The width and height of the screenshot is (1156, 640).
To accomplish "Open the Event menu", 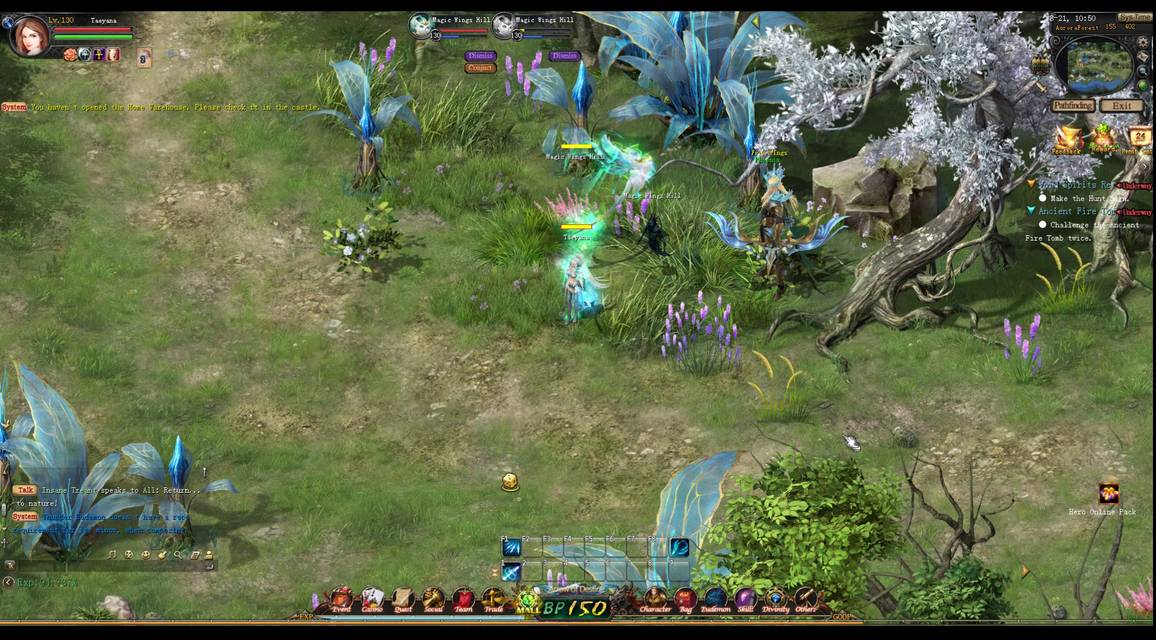I will click(342, 600).
